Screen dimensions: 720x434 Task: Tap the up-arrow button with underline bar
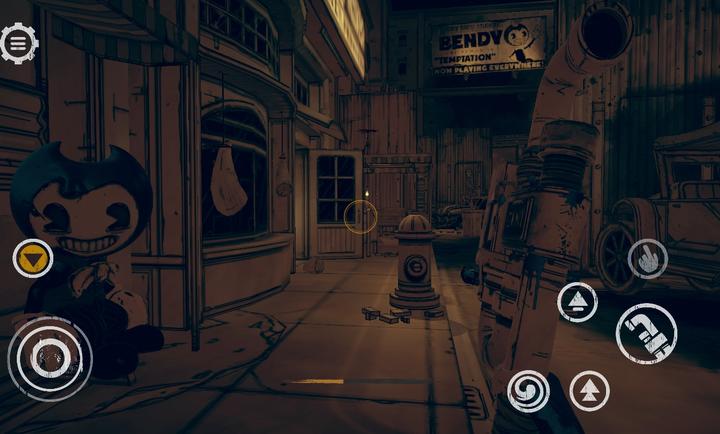577,302
